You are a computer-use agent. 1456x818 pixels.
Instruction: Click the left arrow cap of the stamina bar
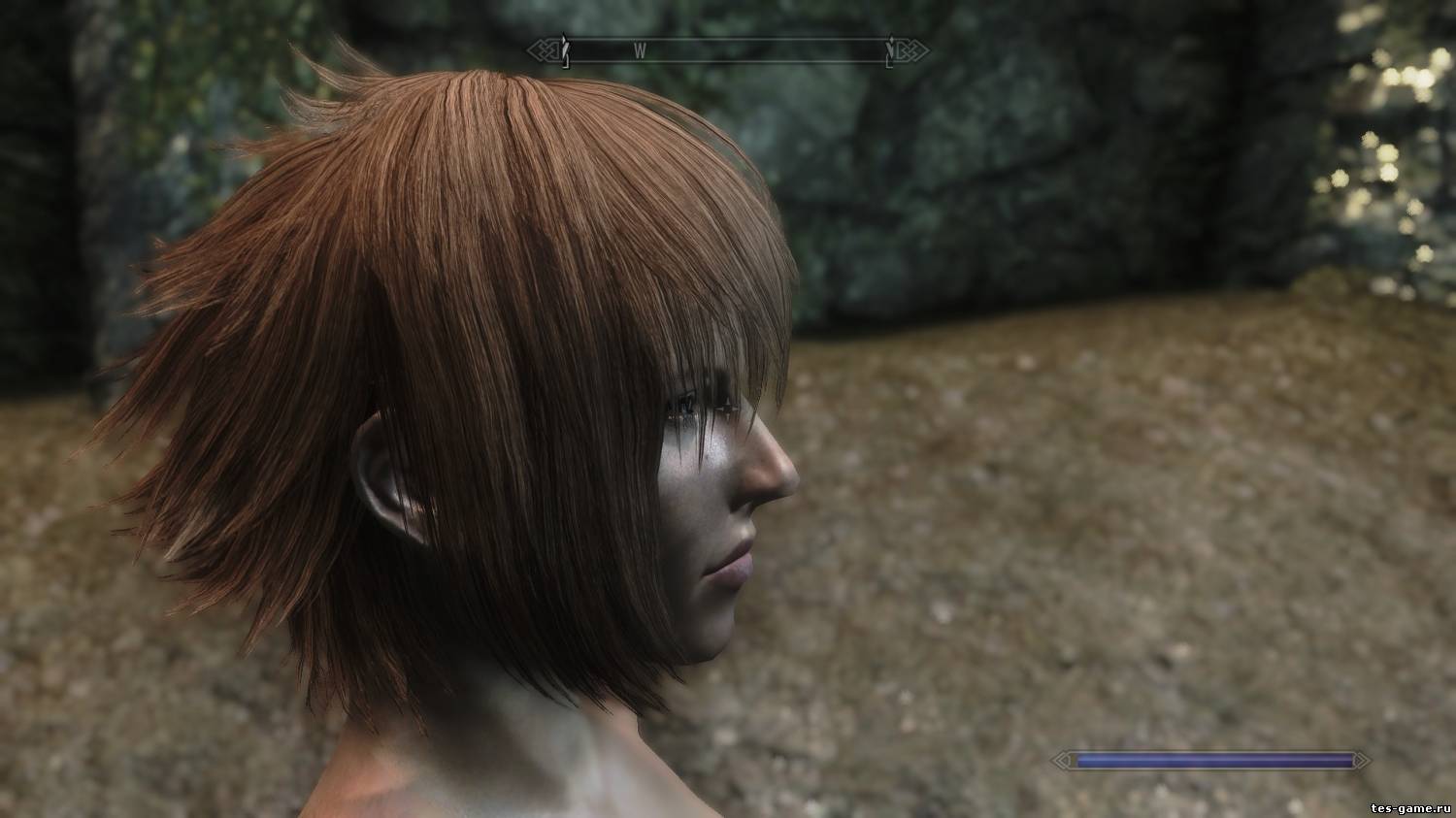click(1062, 760)
